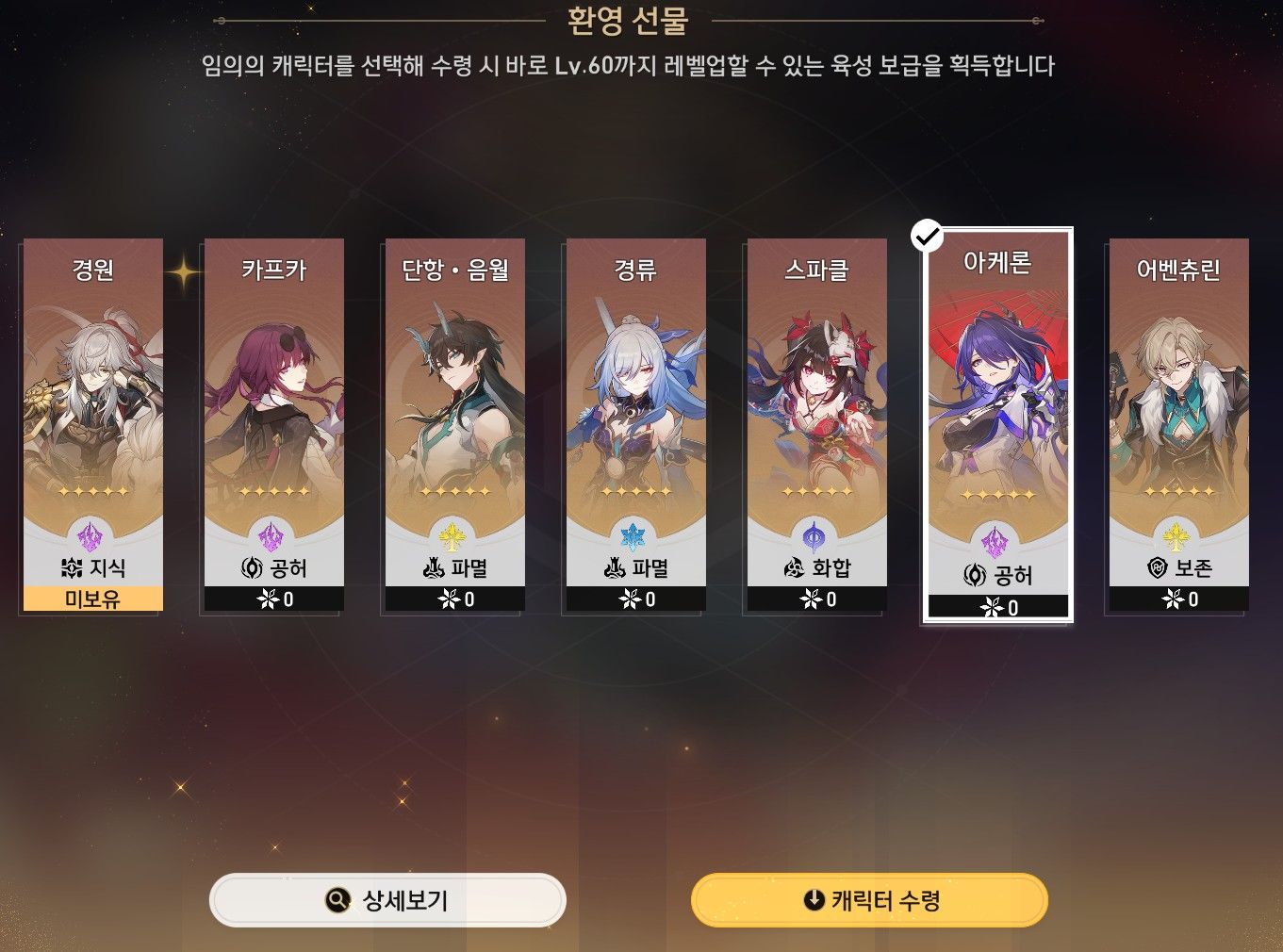
Task: Claim the character via 캐릭터 수령 button
Action: (869, 899)
